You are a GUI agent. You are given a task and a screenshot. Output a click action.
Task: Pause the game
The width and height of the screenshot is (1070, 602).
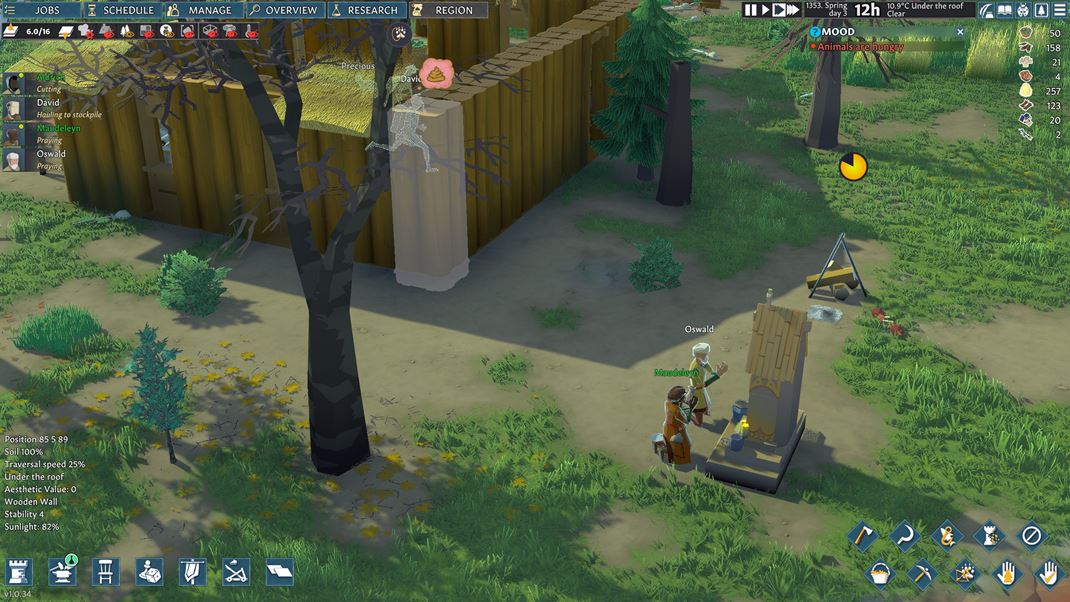pyautogui.click(x=750, y=10)
